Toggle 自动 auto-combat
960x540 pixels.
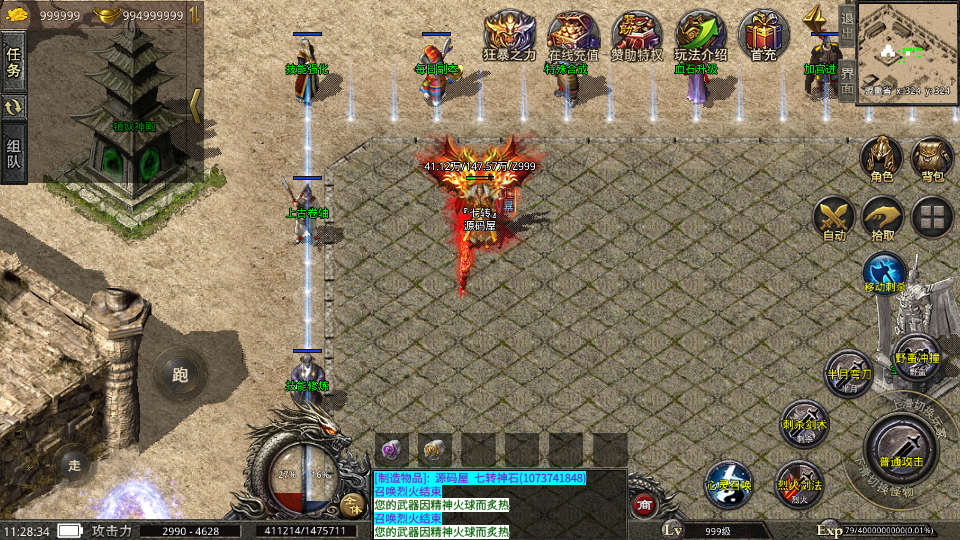point(833,218)
